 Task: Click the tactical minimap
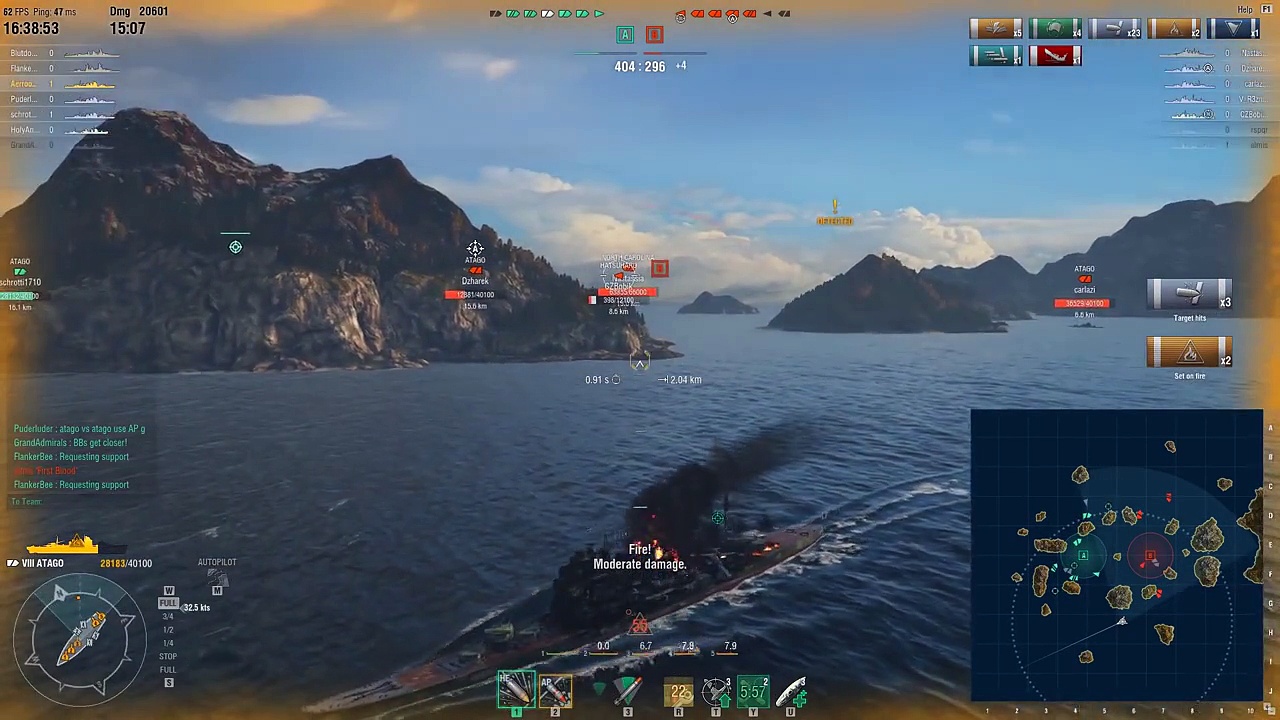1116,555
